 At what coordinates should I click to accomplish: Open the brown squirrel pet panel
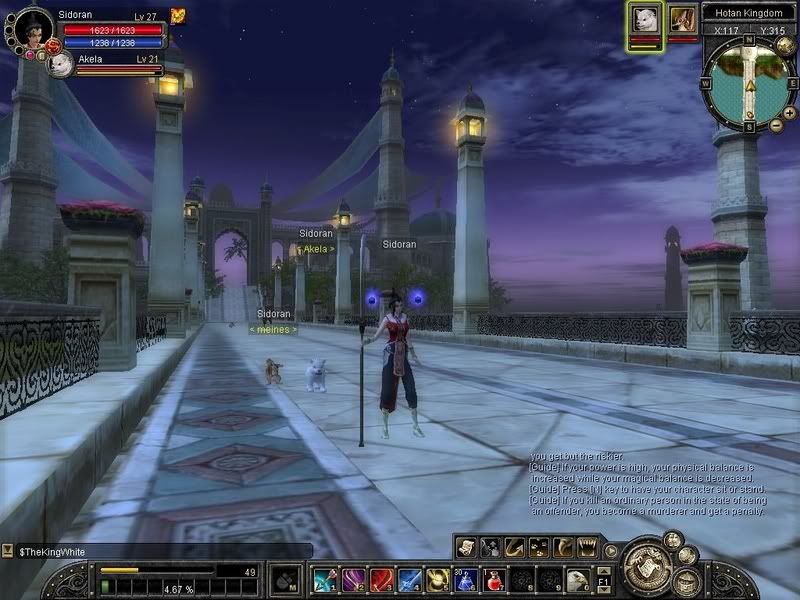(683, 19)
